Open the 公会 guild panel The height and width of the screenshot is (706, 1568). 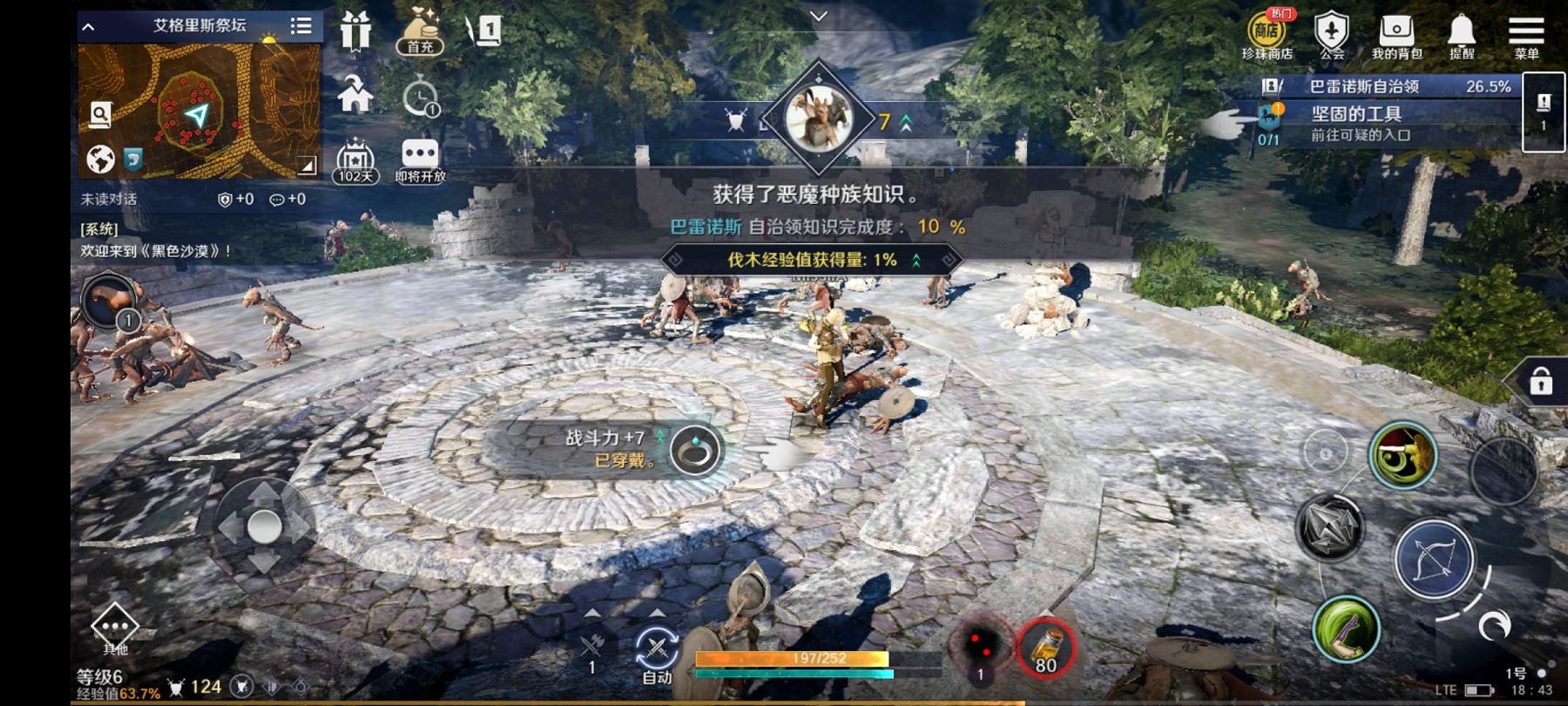coord(1331,36)
